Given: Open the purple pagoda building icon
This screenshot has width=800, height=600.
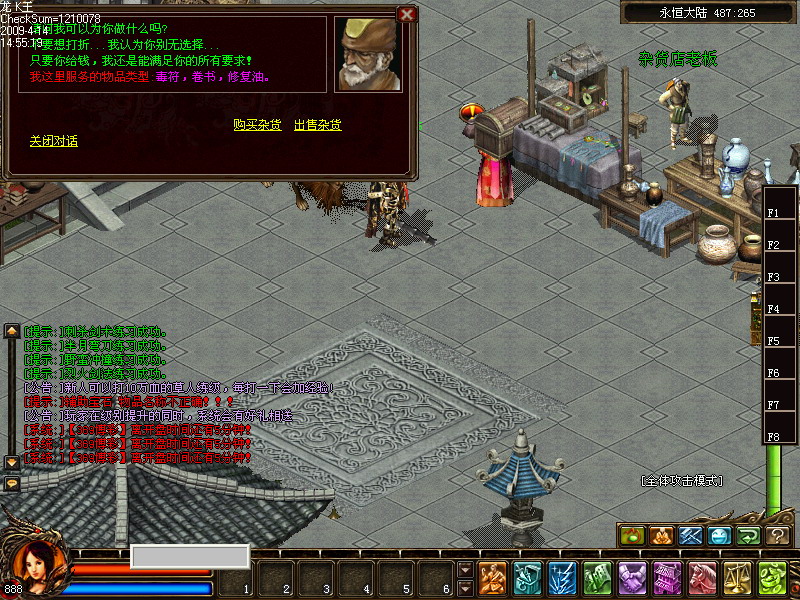Looking at the screenshot, I should pyautogui.click(x=667, y=579).
